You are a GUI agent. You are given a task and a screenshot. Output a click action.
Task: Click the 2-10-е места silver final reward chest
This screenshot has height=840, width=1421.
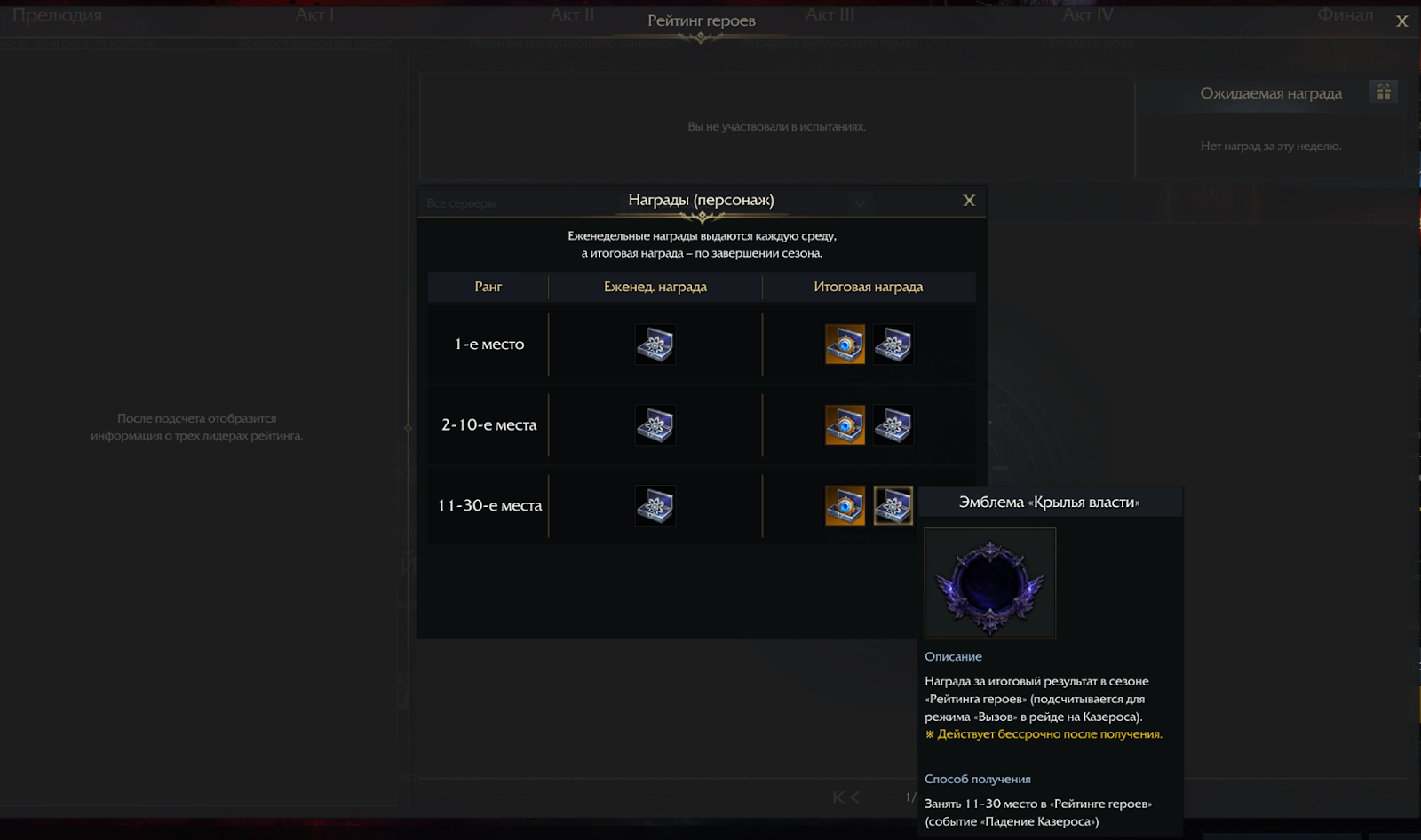click(x=893, y=425)
